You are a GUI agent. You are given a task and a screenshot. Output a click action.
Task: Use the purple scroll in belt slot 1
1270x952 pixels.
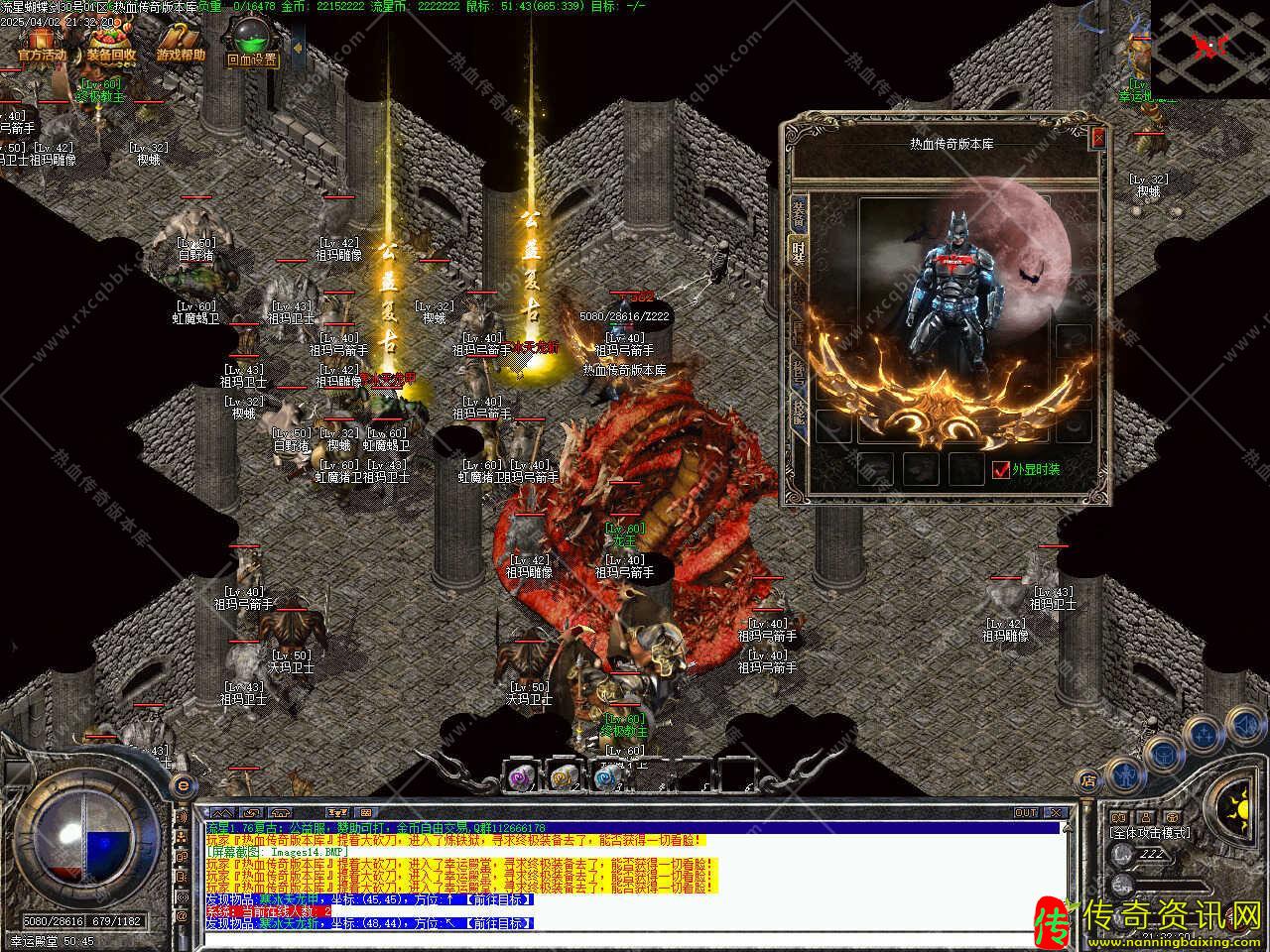coord(519,777)
